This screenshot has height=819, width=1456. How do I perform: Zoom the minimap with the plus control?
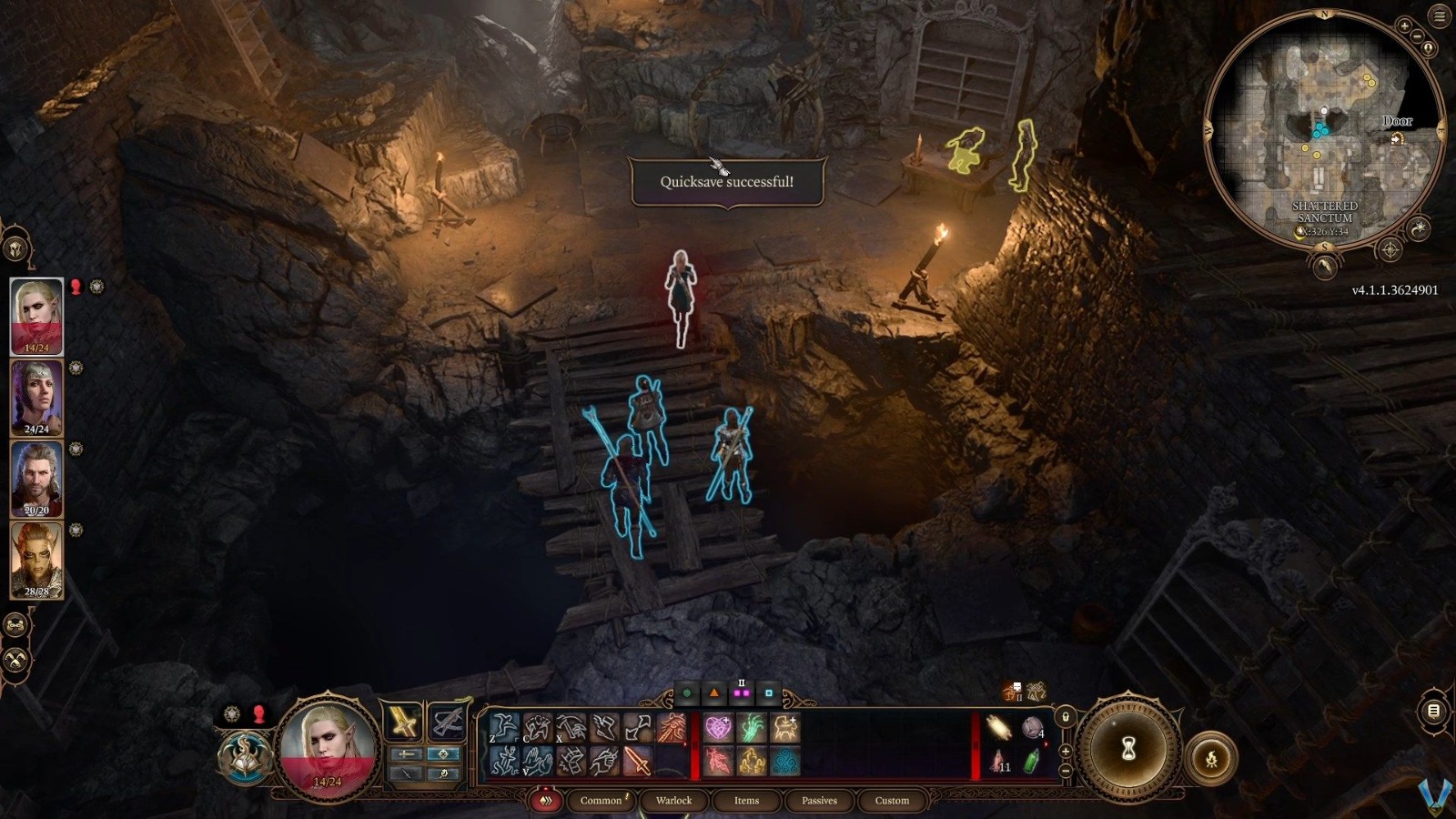click(x=1404, y=25)
